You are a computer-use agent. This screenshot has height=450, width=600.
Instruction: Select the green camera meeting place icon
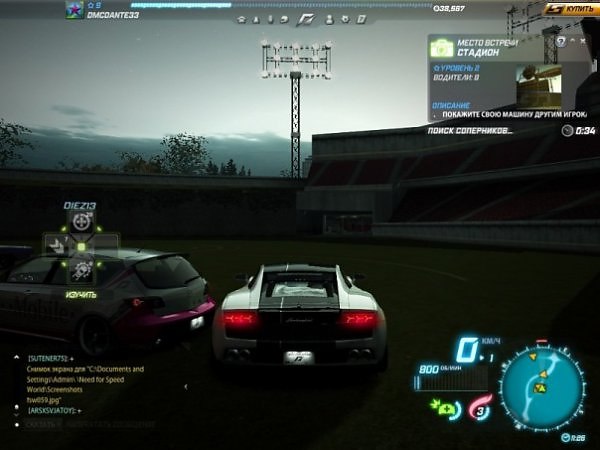[x=442, y=48]
